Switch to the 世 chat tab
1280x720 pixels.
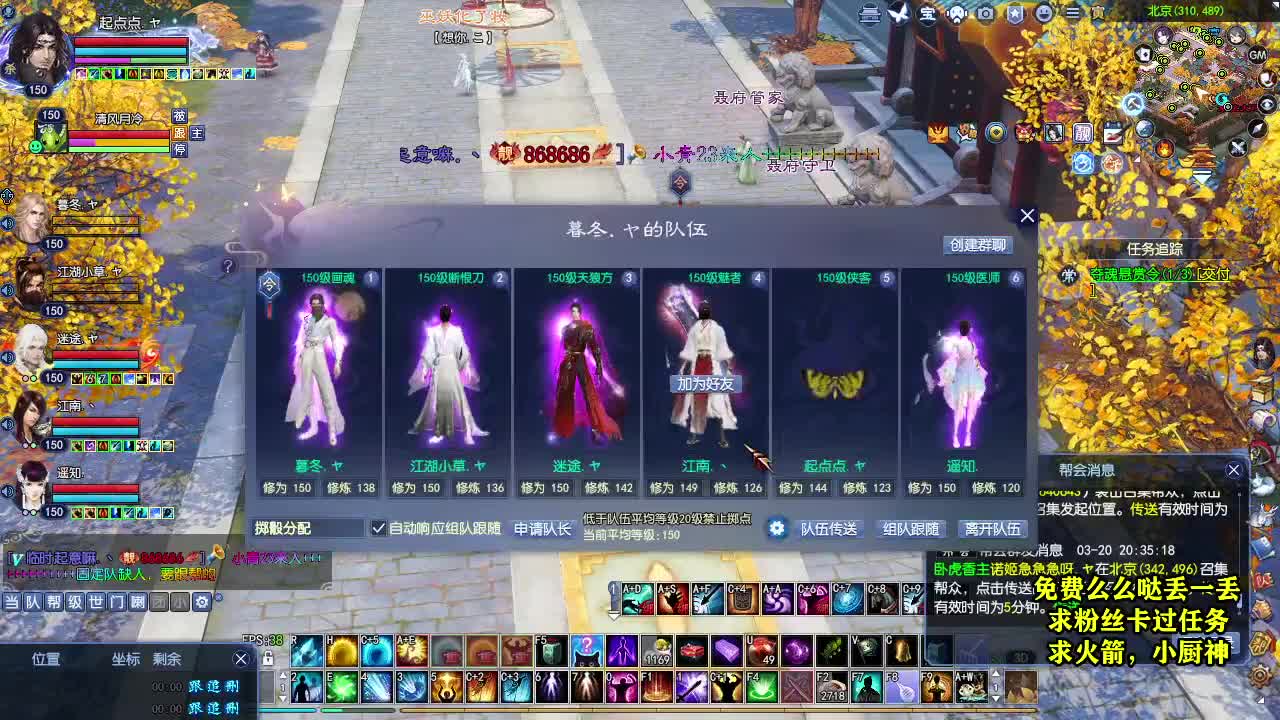pyautogui.click(x=98, y=602)
